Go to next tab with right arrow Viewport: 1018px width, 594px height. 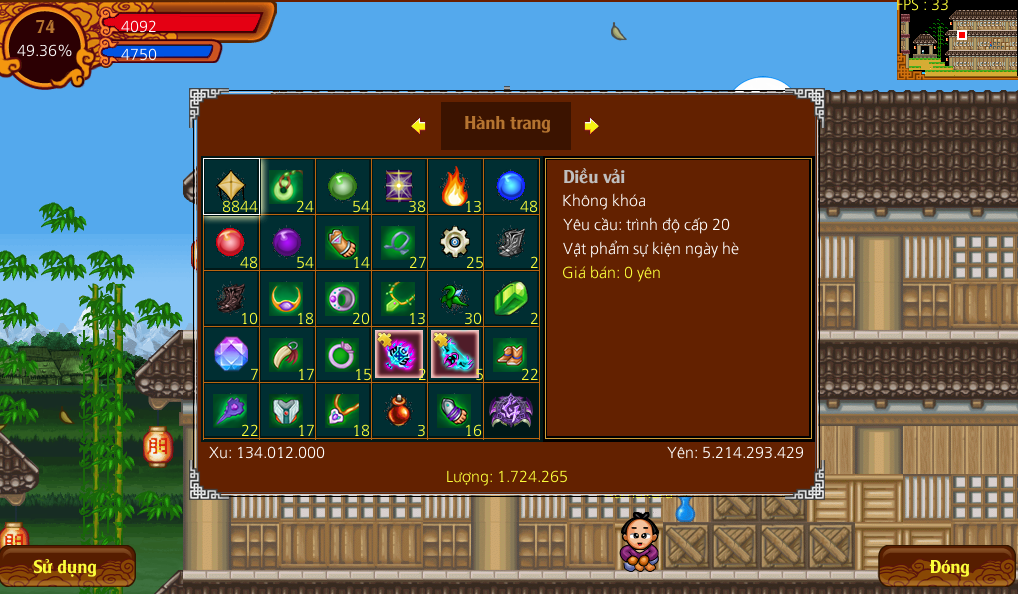coord(592,126)
